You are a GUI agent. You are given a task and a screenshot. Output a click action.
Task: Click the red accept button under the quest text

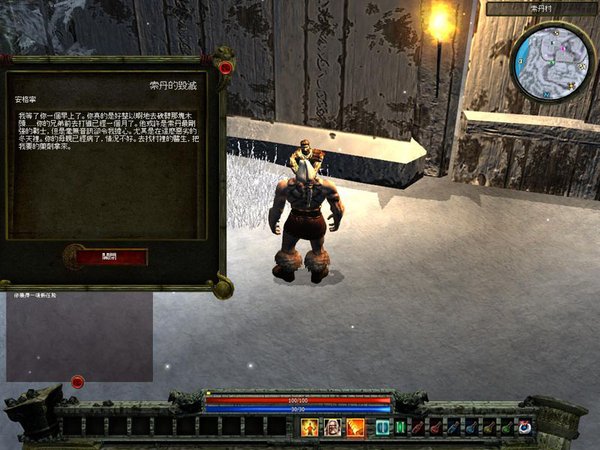click(111, 257)
